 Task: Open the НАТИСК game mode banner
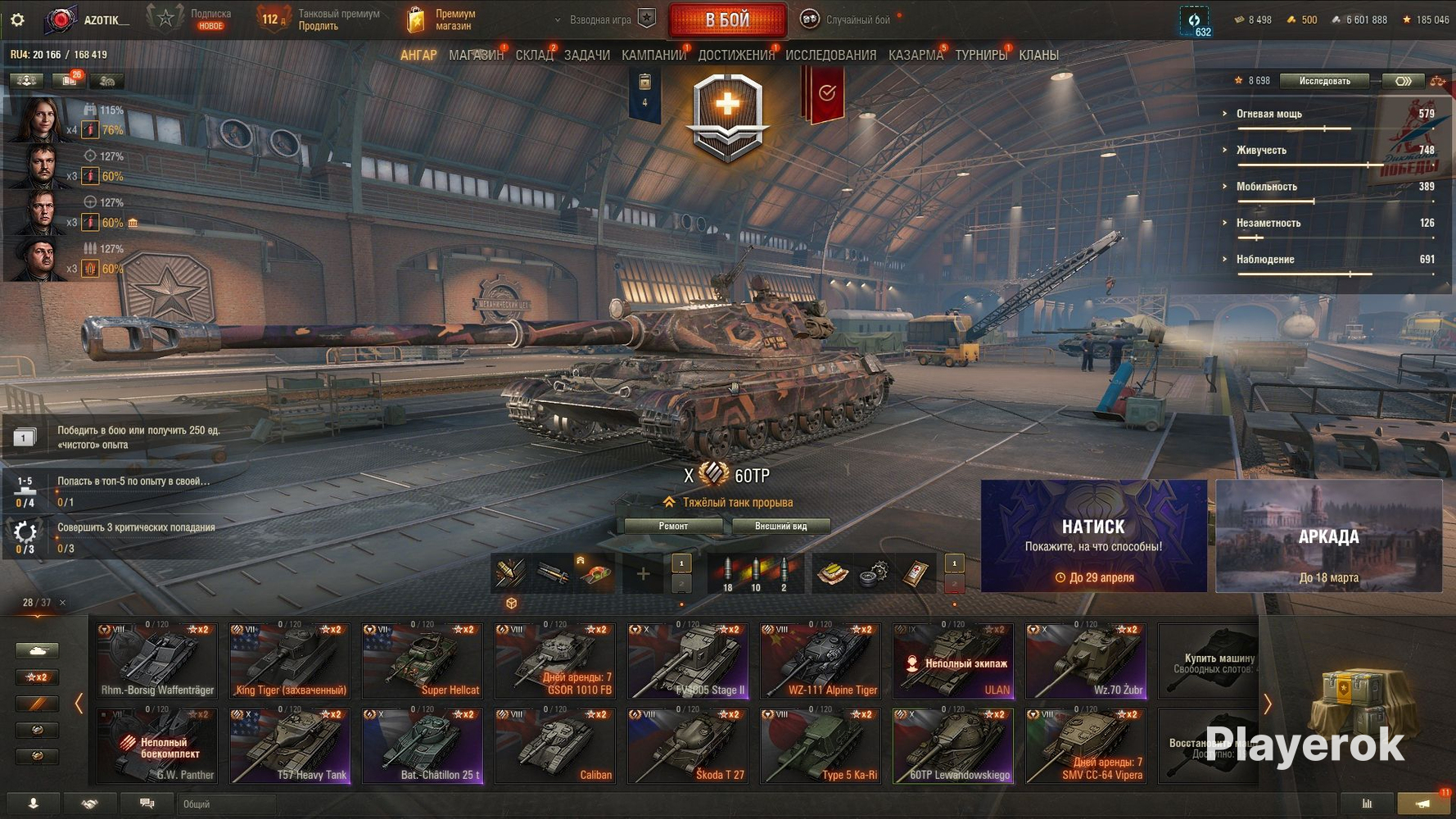1093,536
